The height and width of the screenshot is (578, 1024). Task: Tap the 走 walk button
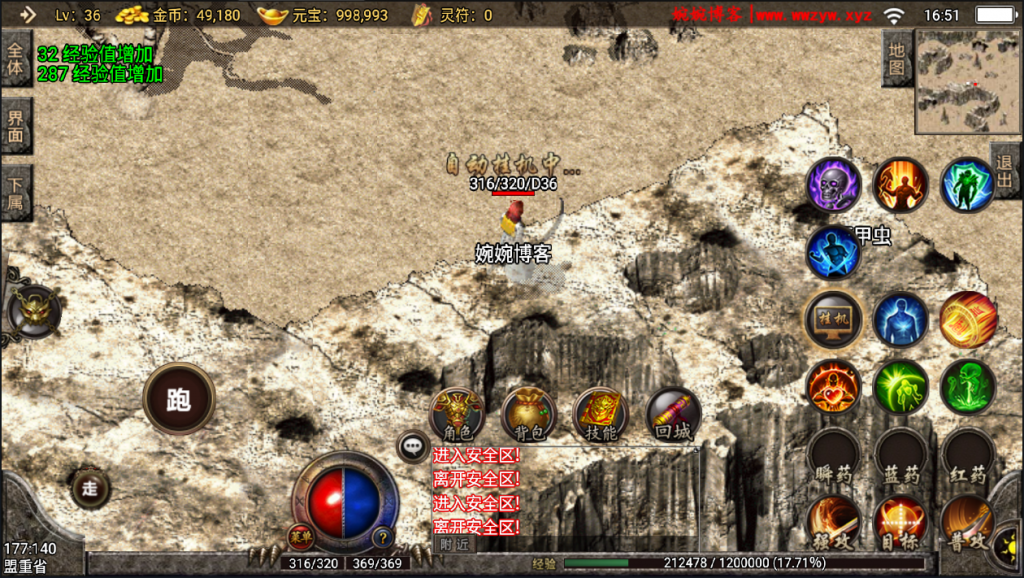(x=90, y=488)
